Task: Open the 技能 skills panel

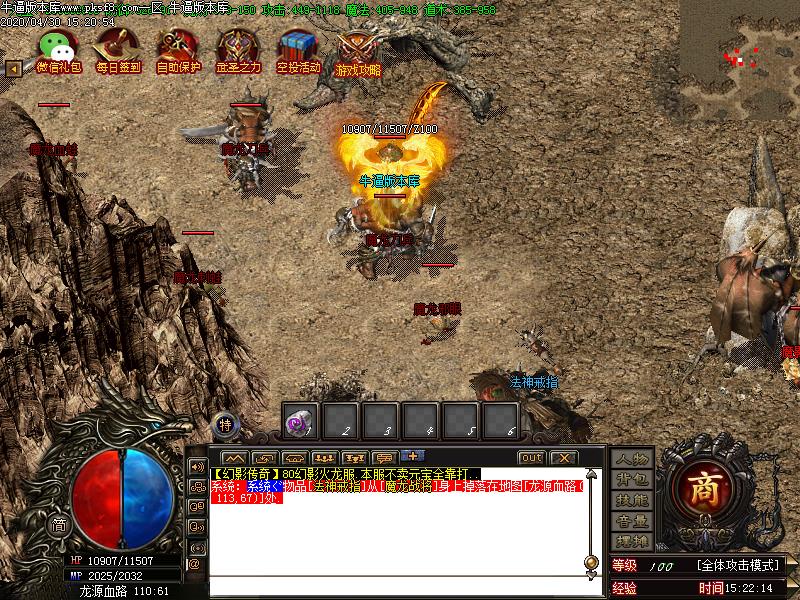Action: click(632, 500)
